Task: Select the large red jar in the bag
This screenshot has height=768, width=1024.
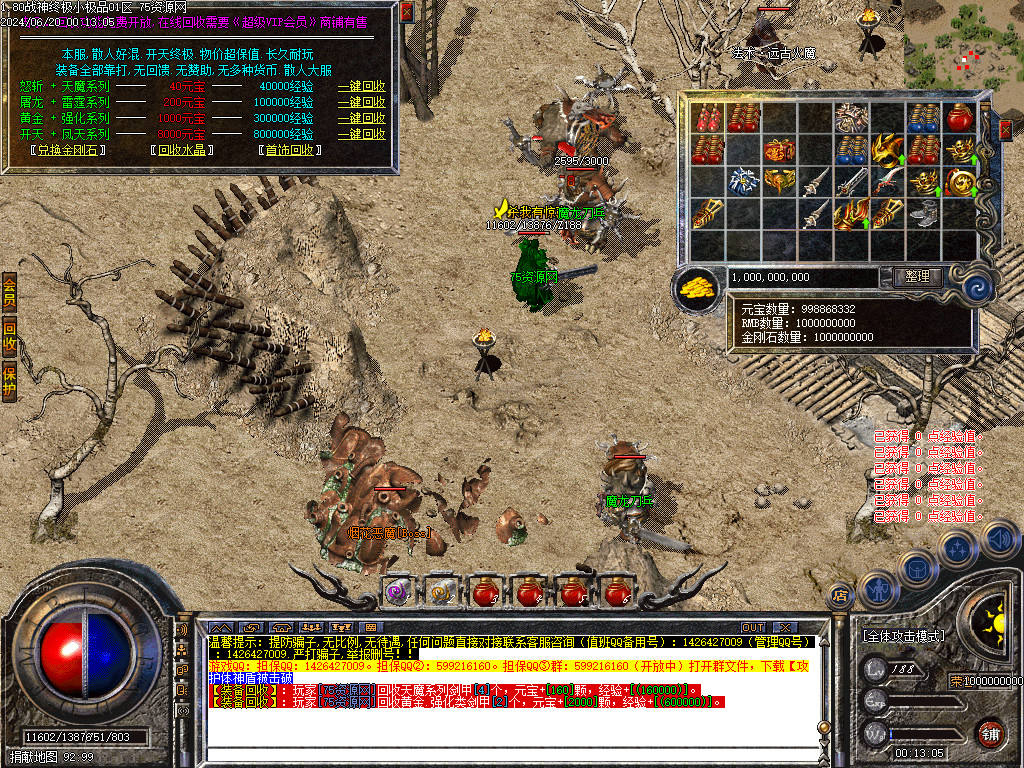Action: 960,118
